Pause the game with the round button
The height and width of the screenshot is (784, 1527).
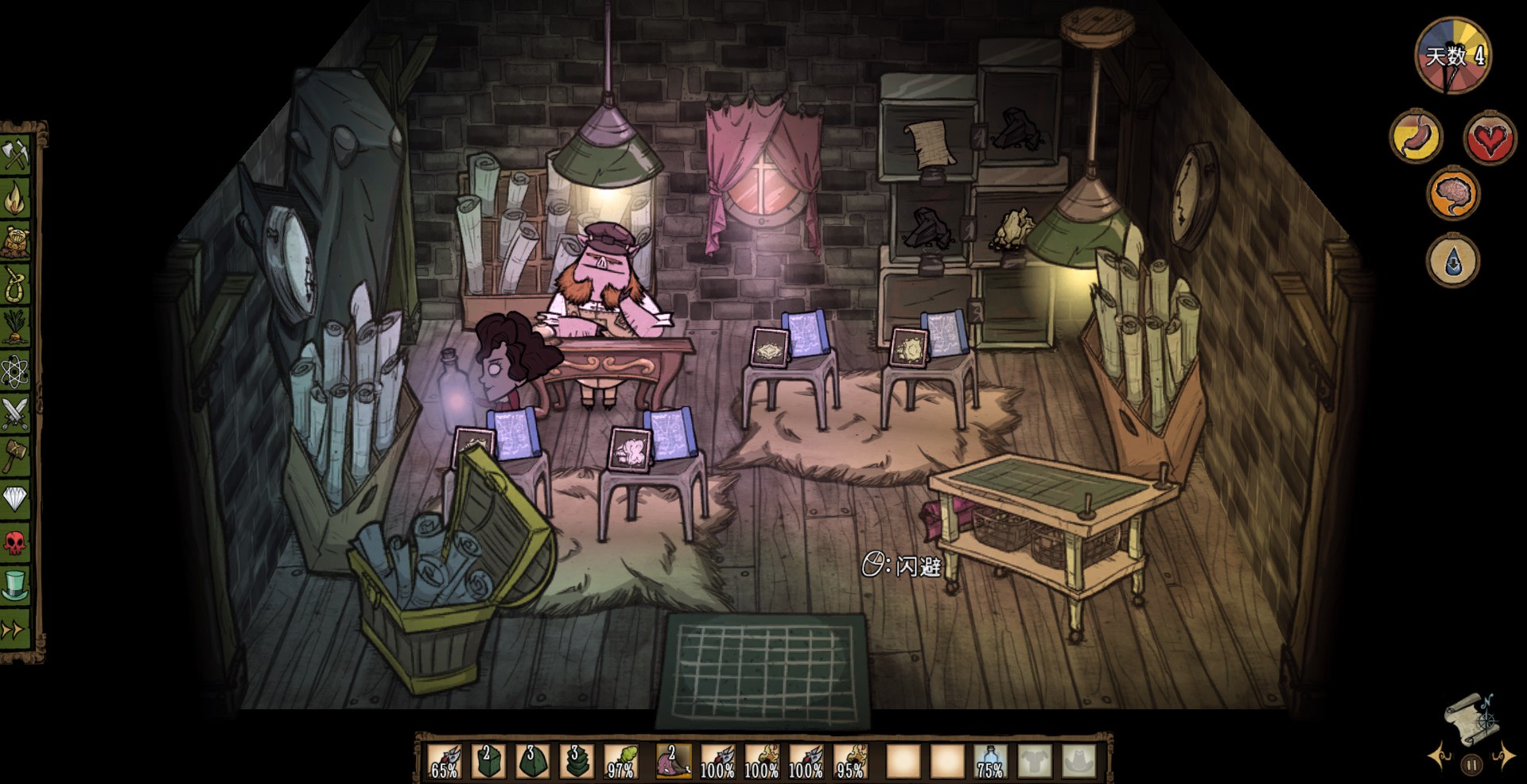[x=1471, y=765]
